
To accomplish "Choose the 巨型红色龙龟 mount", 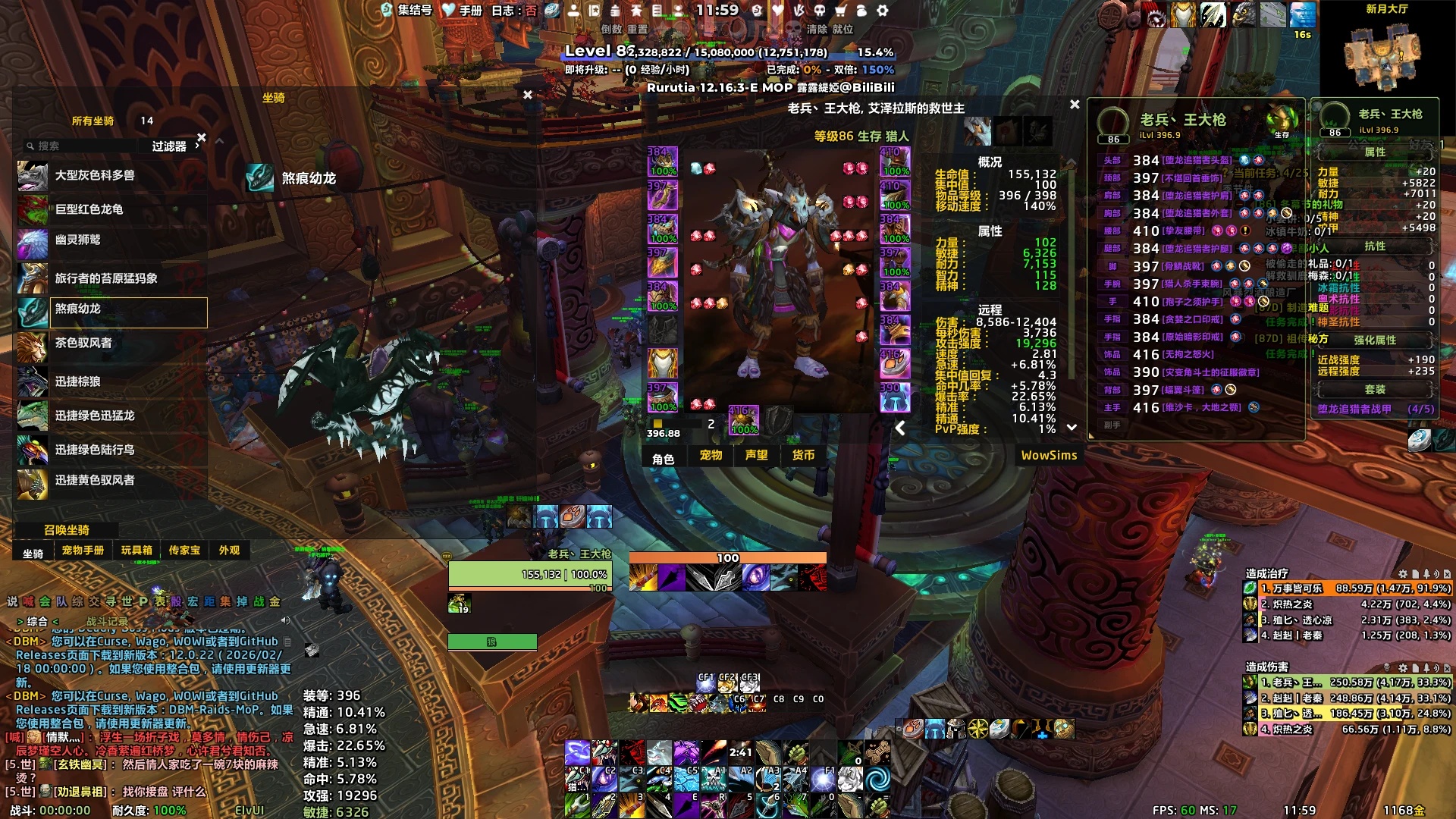I will point(111,209).
